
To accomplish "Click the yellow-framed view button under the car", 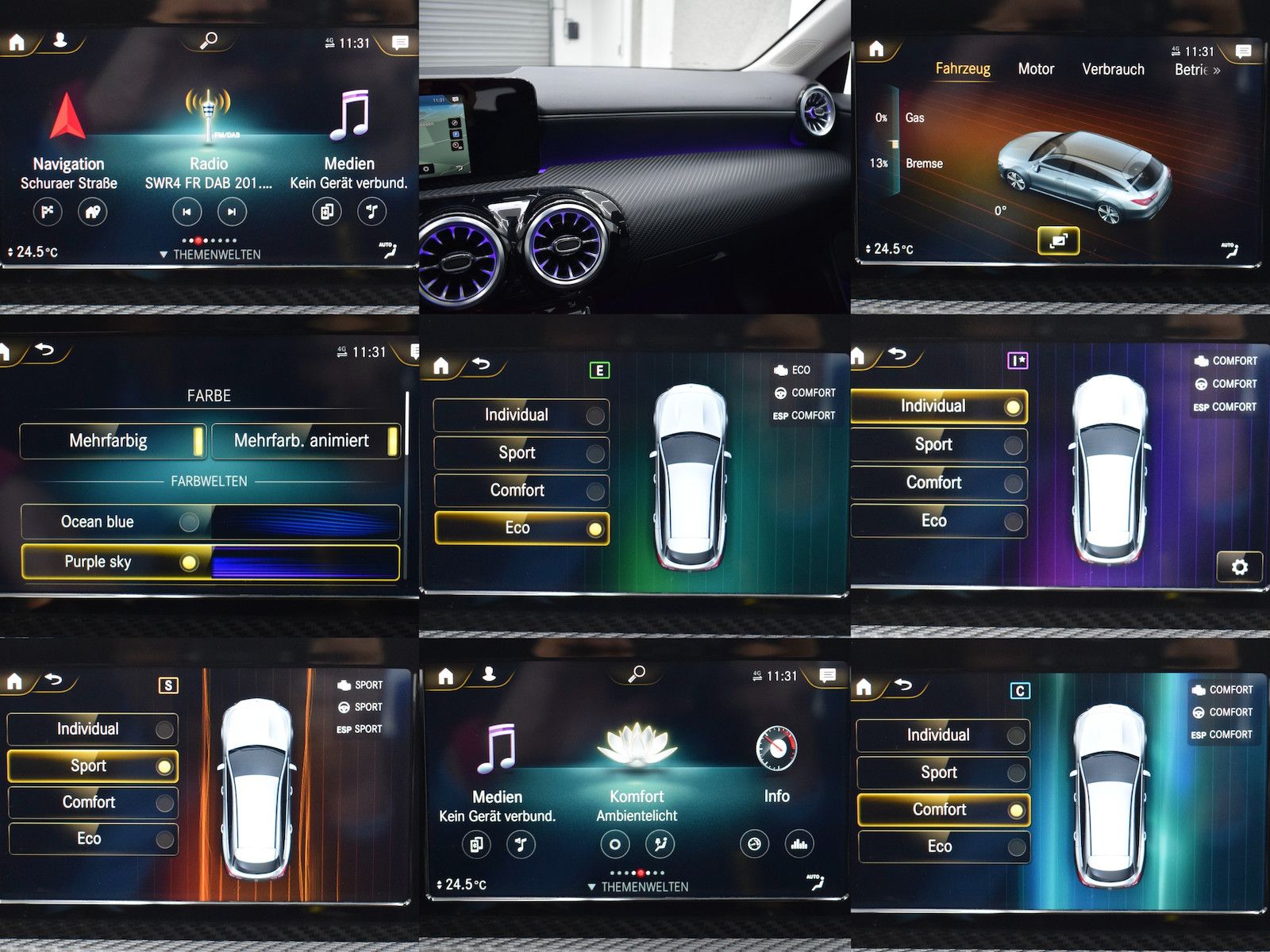I will coord(1058,241).
